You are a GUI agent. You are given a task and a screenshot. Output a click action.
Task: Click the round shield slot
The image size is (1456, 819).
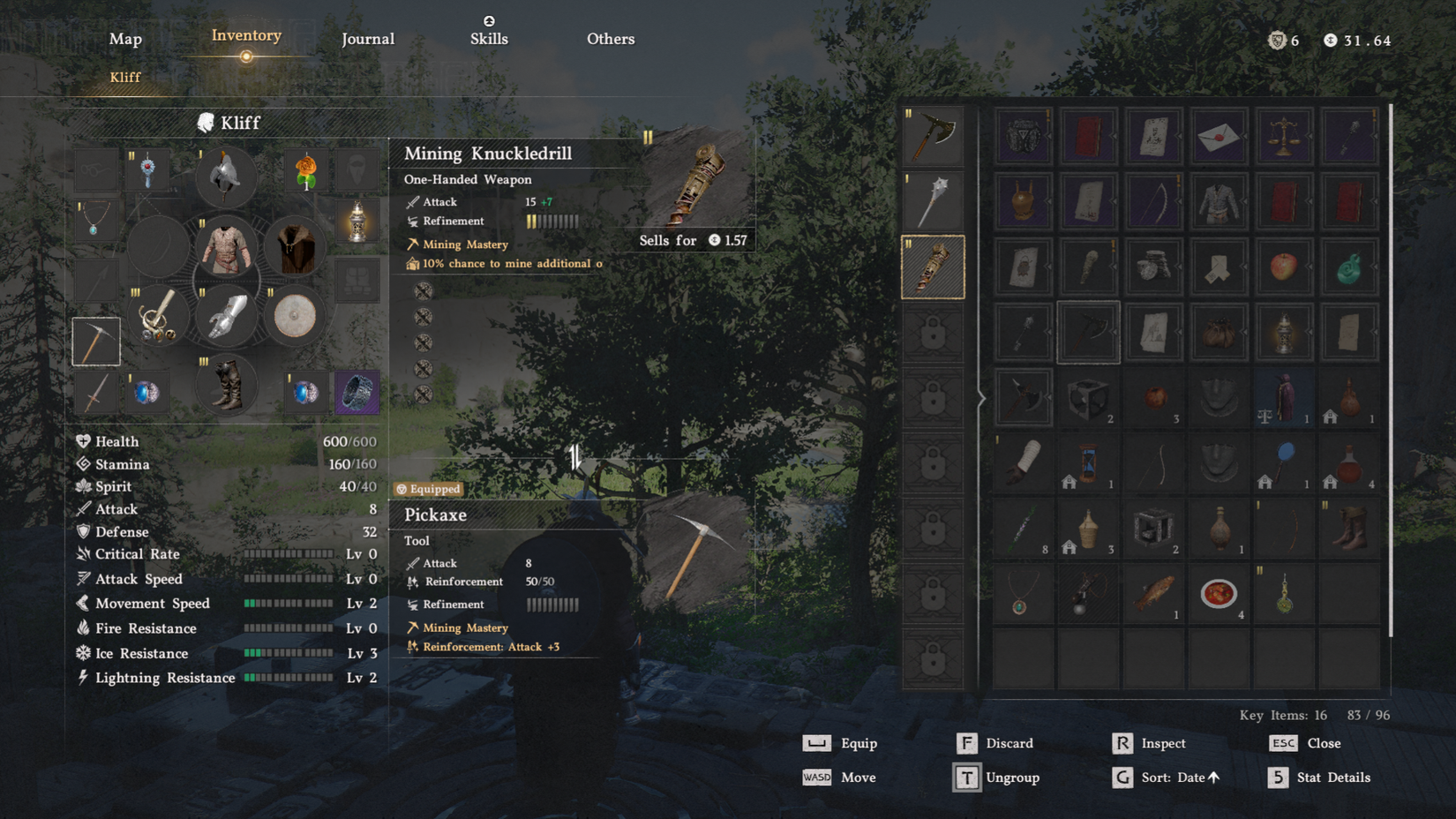pyautogui.click(x=294, y=317)
